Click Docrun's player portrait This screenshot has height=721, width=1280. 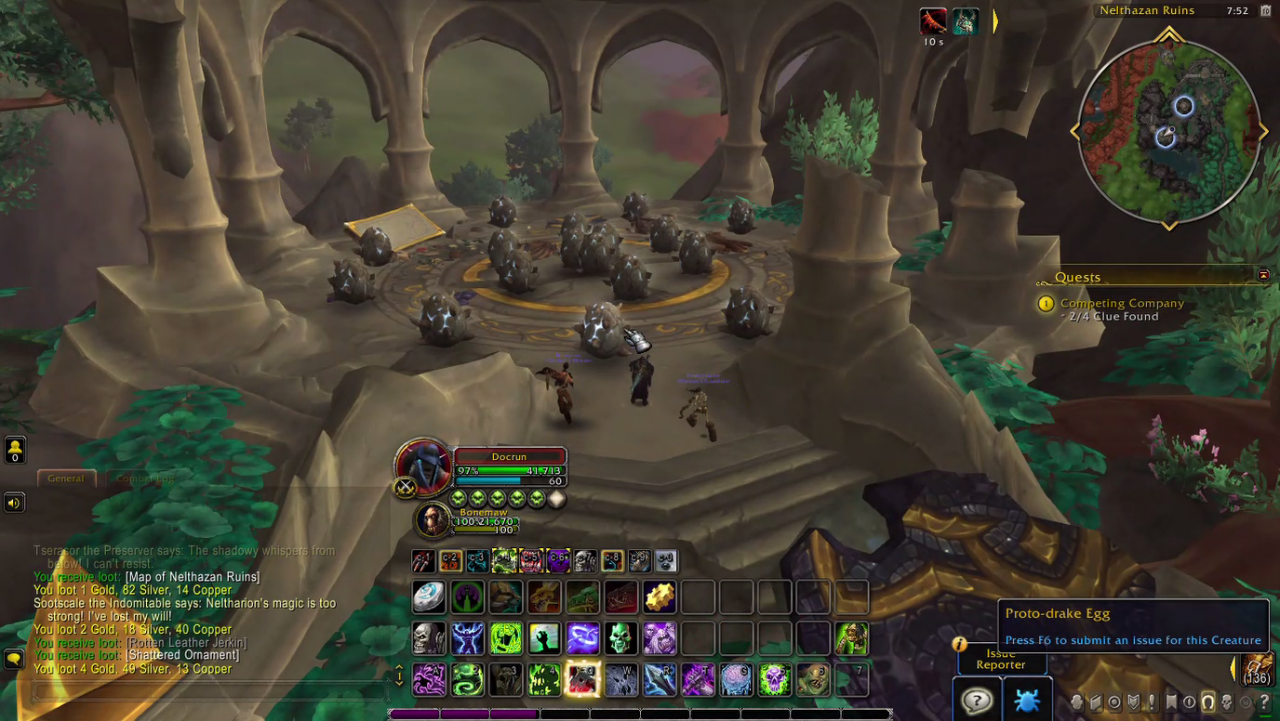[x=422, y=466]
